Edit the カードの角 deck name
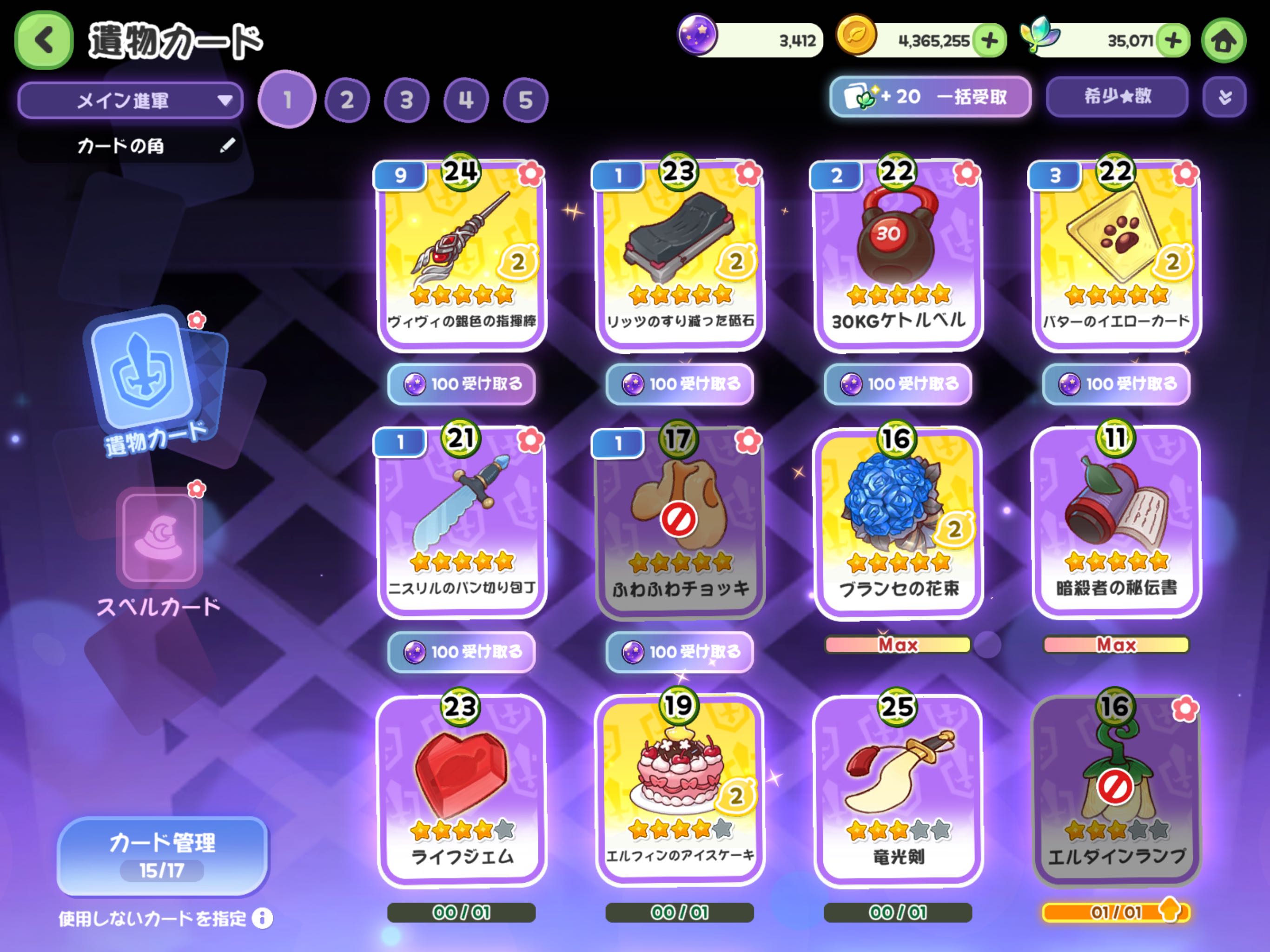Screen dimensions: 1270x952 pyautogui.click(x=227, y=145)
